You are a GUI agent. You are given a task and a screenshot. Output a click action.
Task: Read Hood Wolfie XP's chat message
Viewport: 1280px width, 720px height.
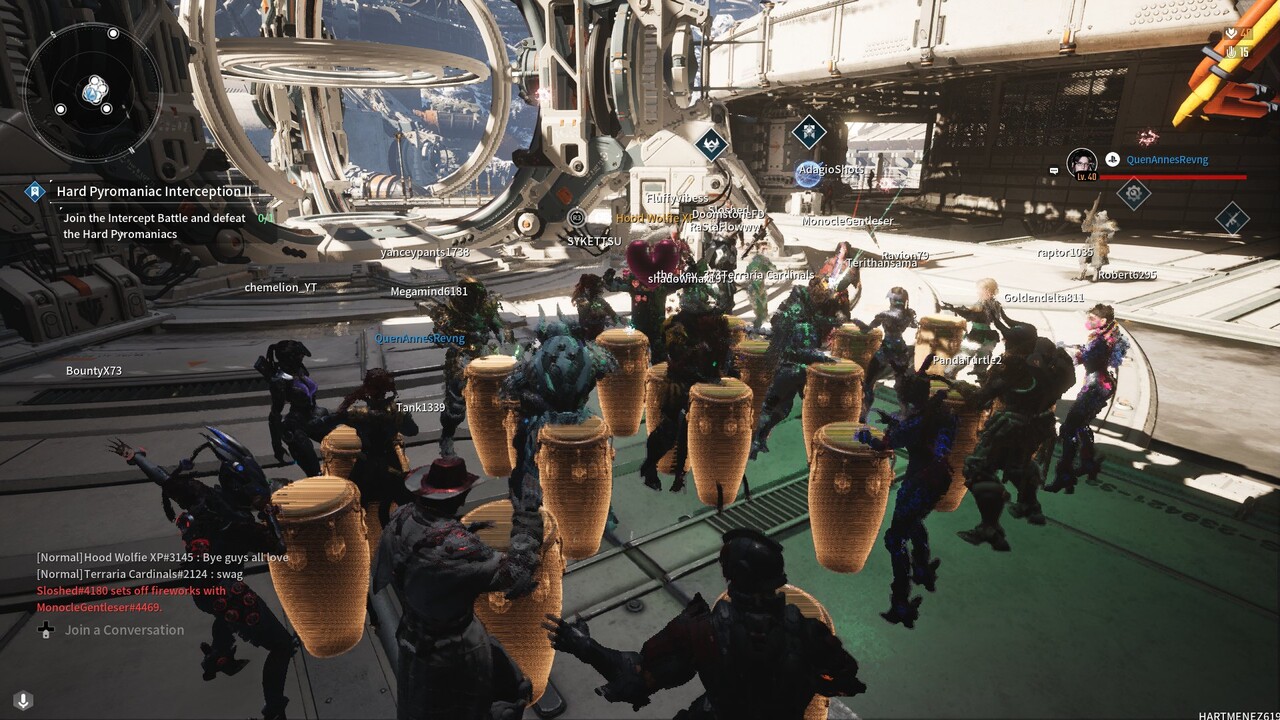tap(162, 557)
